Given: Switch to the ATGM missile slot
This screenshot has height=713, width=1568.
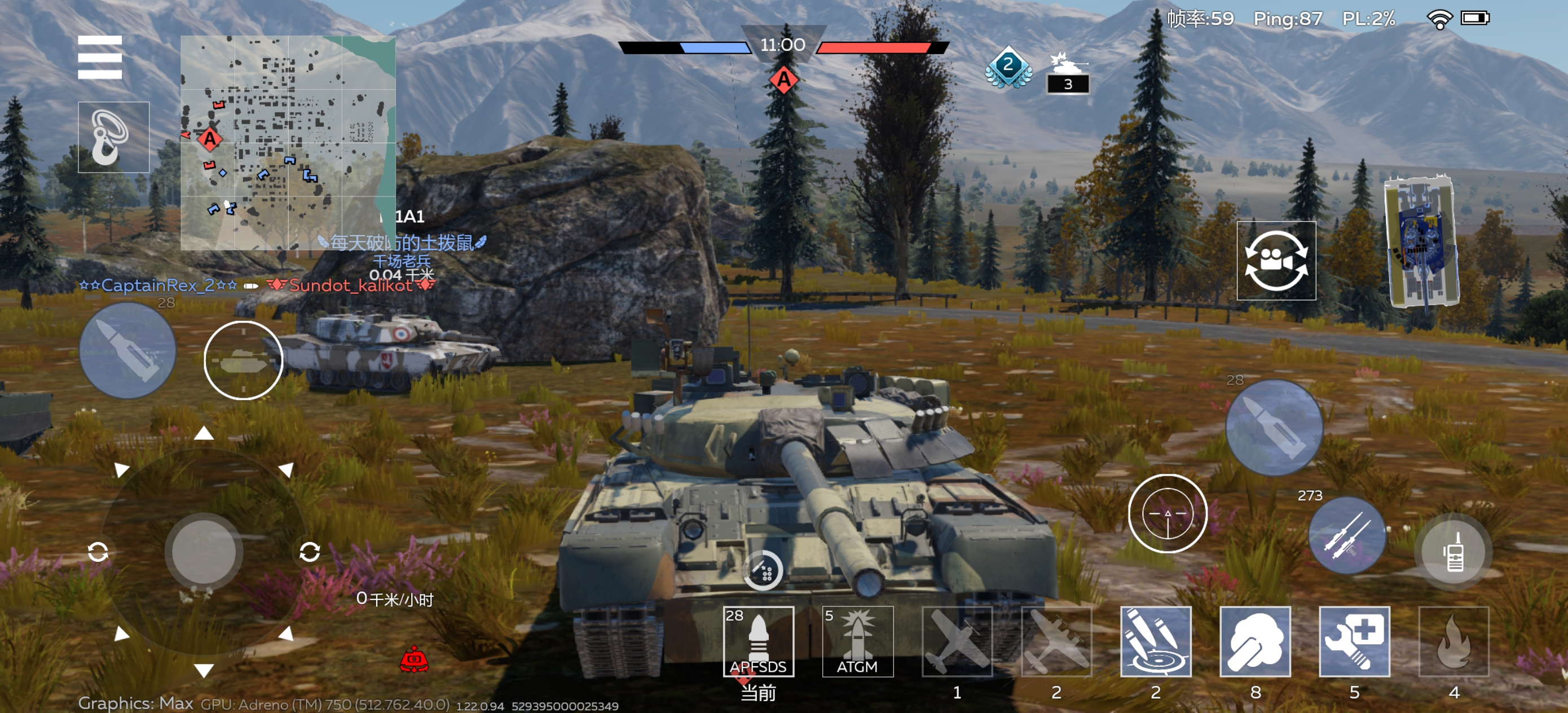Looking at the screenshot, I should click(x=858, y=641).
